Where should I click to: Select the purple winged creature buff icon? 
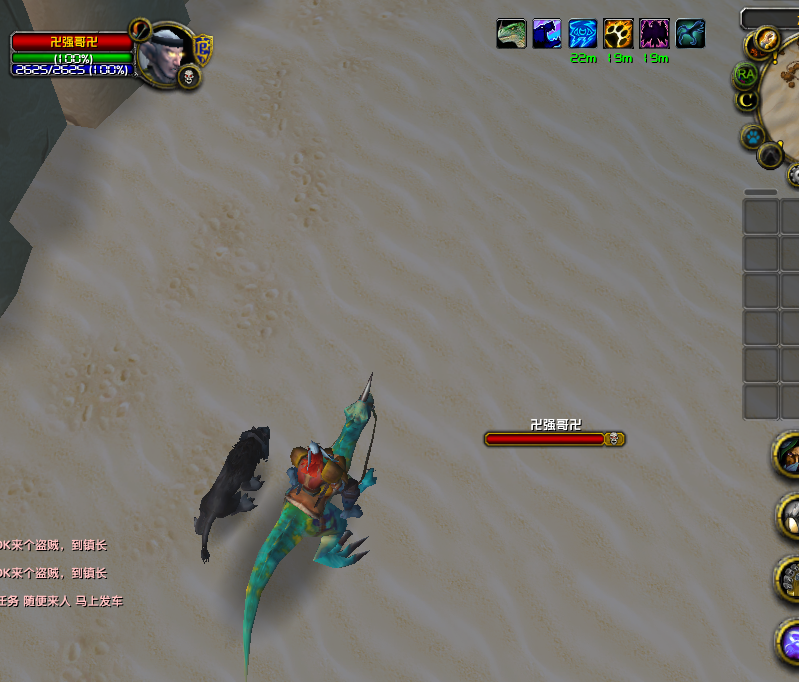click(654, 34)
